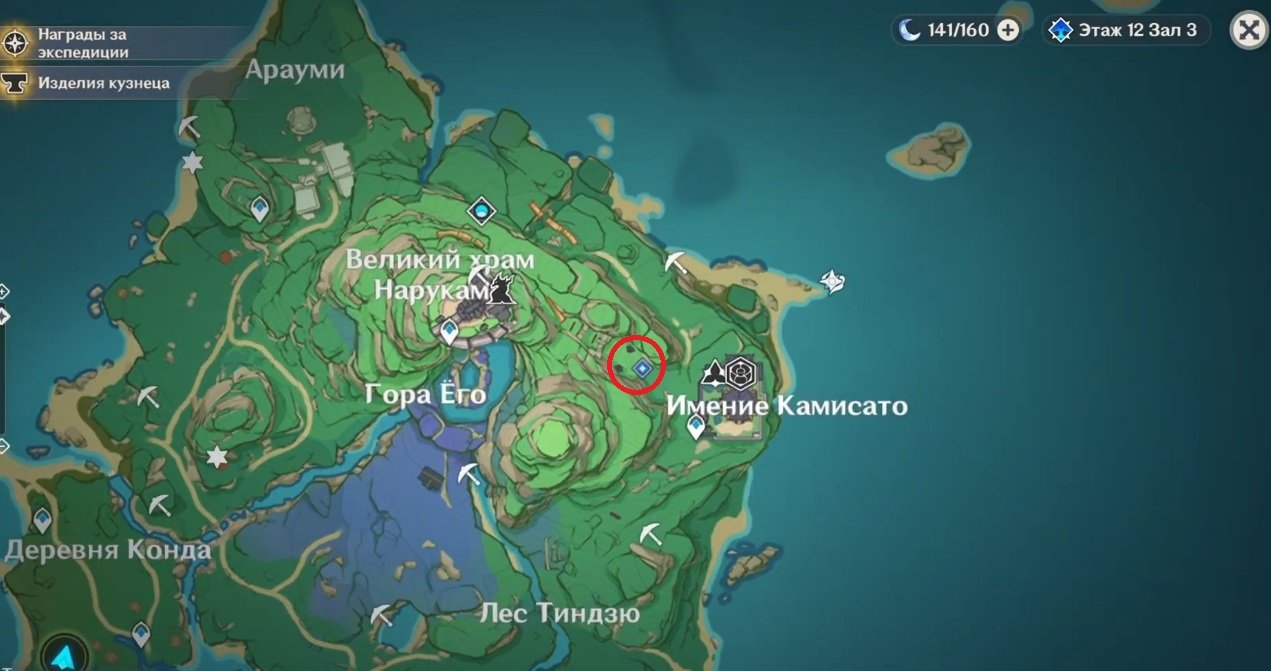Select the red-circled blue diamond marker
This screenshot has height=671, width=1271.
(x=642, y=368)
